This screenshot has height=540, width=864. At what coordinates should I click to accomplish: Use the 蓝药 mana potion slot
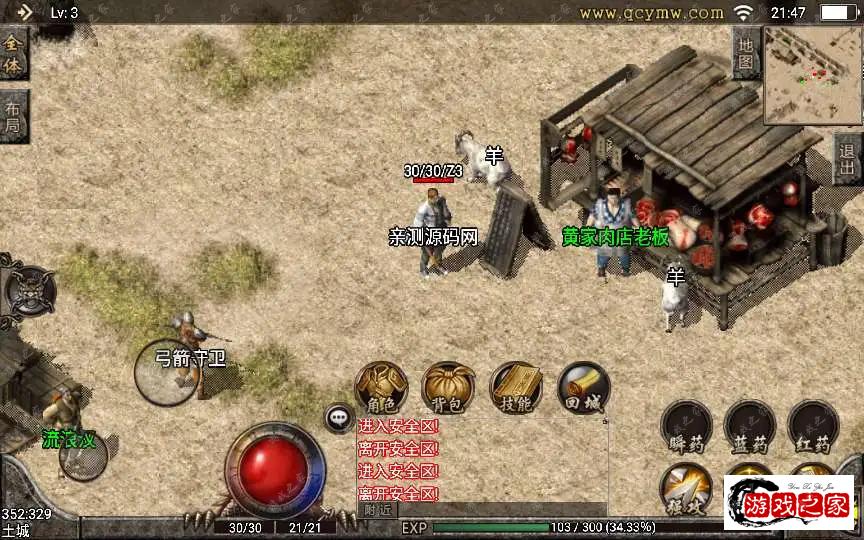coord(750,428)
